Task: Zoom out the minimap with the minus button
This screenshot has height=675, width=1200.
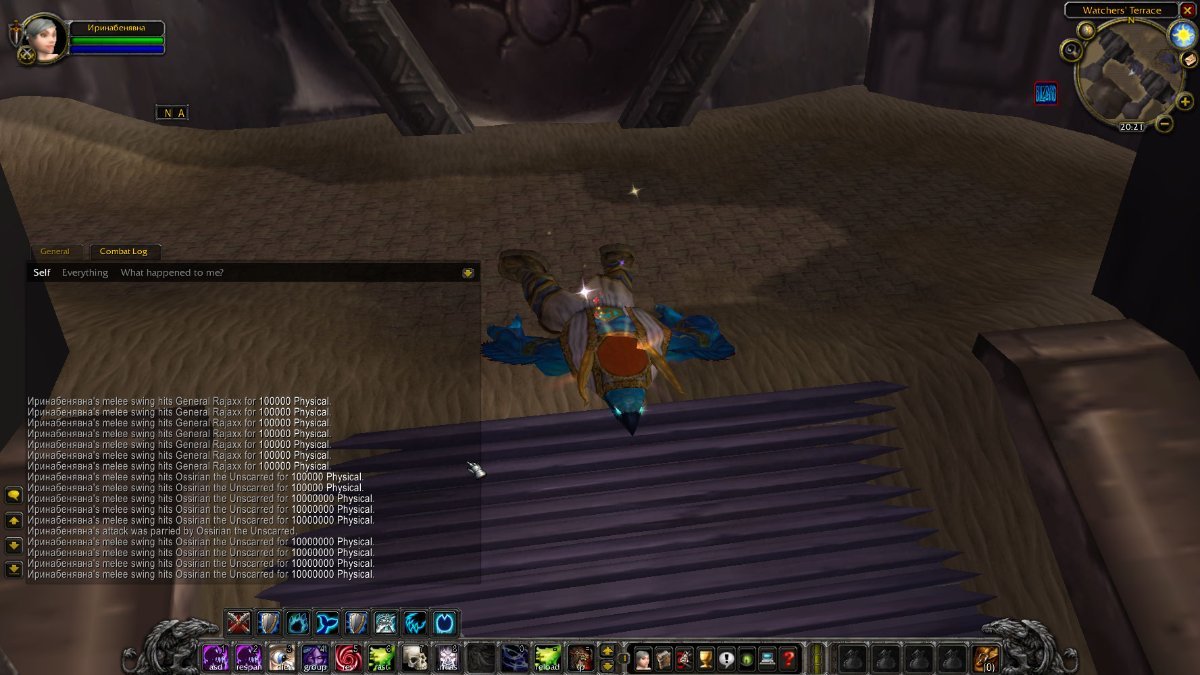Action: [x=1164, y=124]
